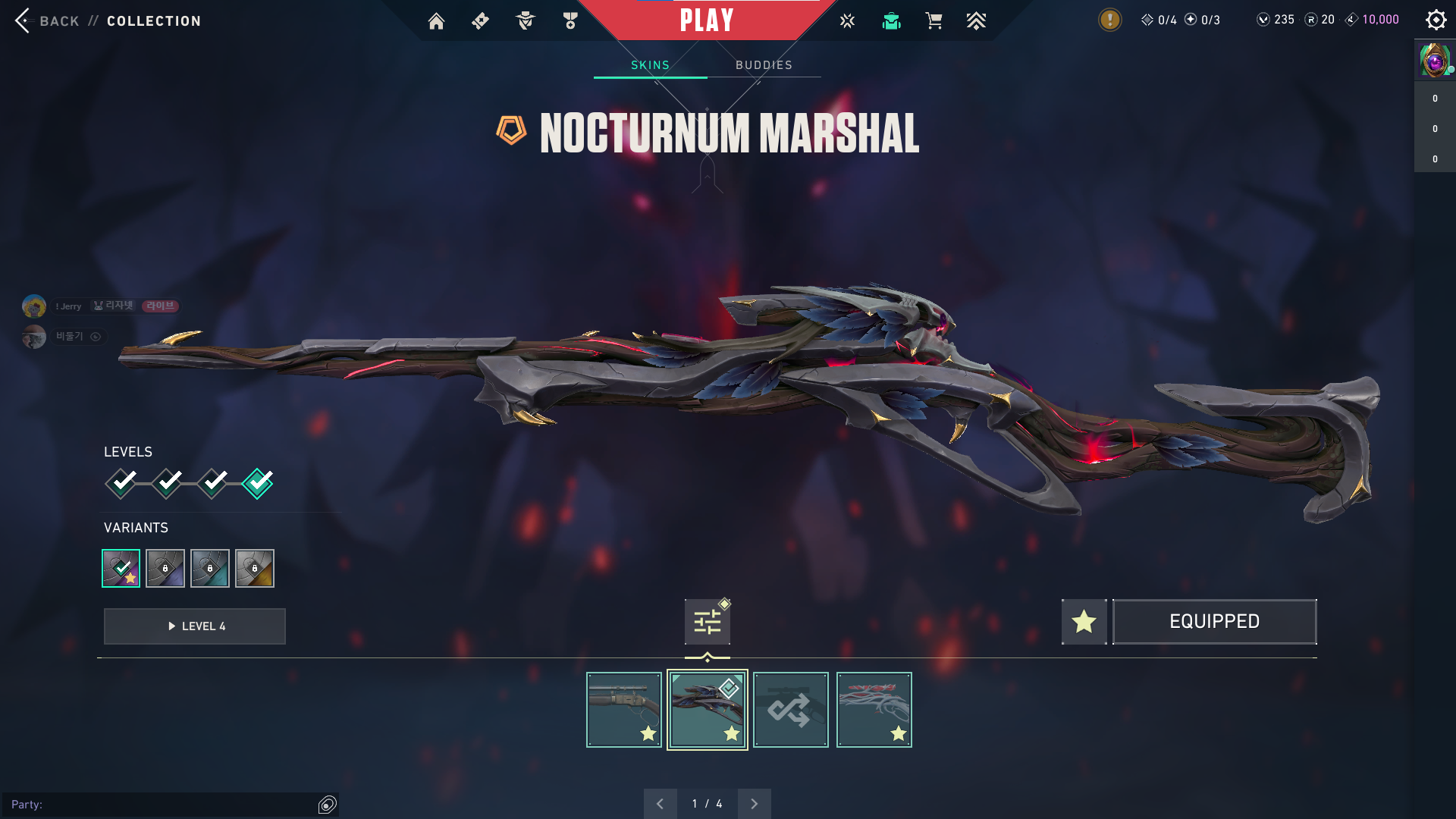
Task: Choose the teal locked variant
Action: pos(210,568)
